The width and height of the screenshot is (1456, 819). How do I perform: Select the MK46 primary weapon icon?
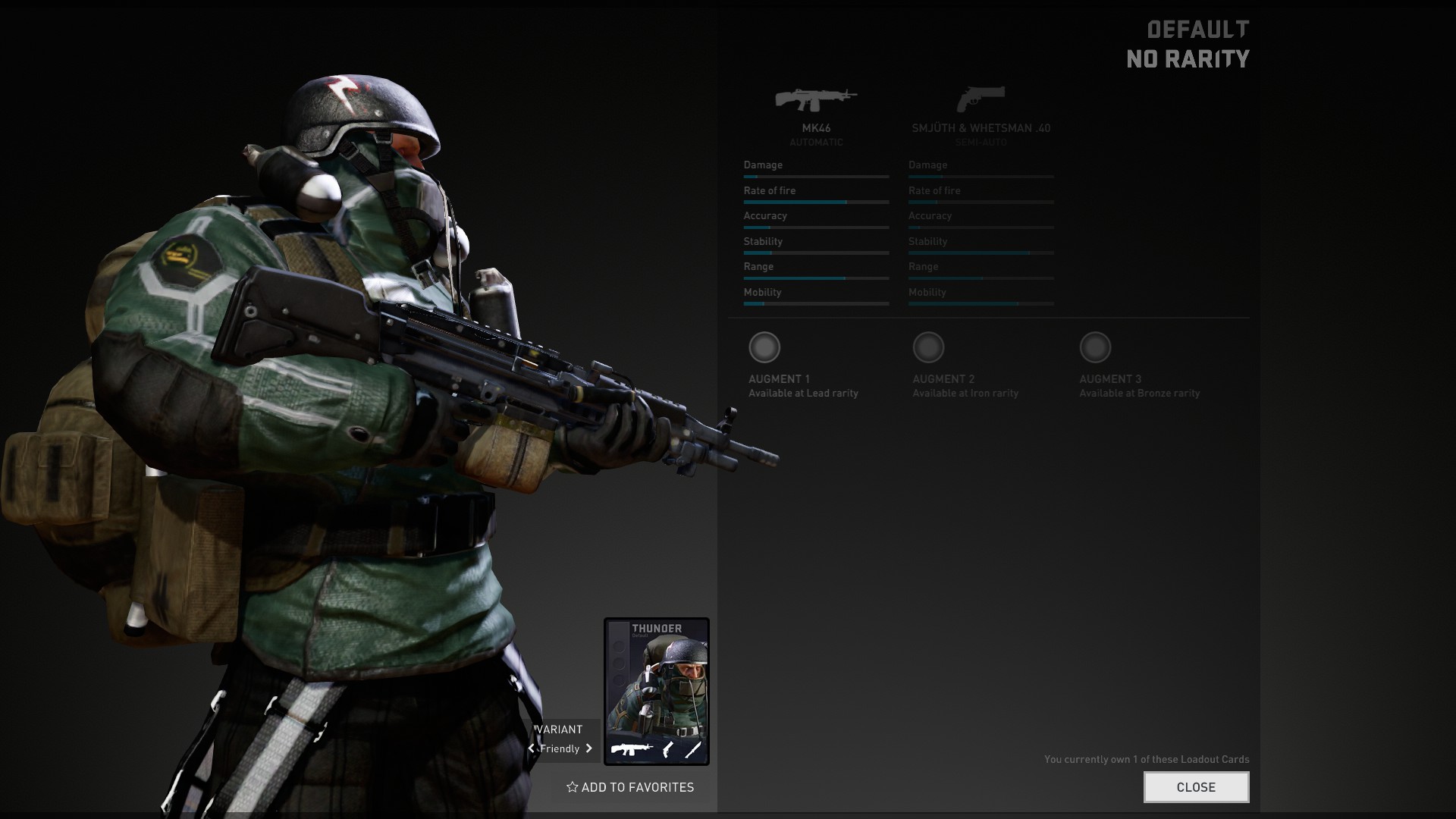tap(816, 99)
